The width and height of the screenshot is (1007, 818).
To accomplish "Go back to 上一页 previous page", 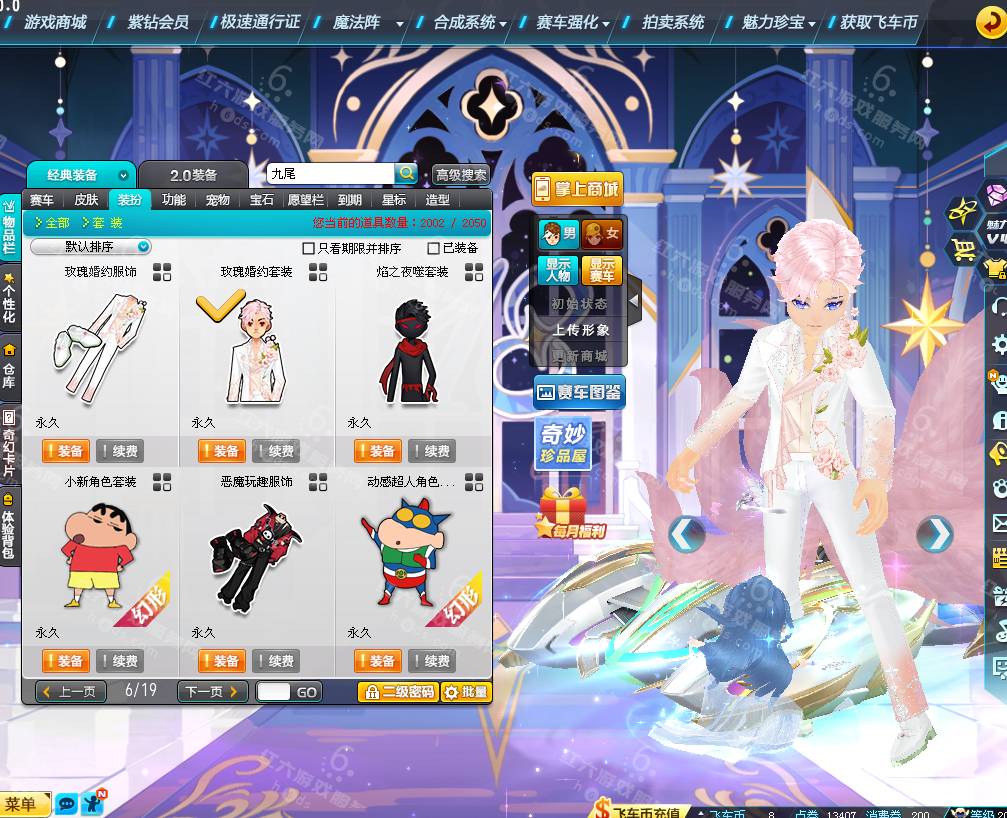I will coord(71,691).
